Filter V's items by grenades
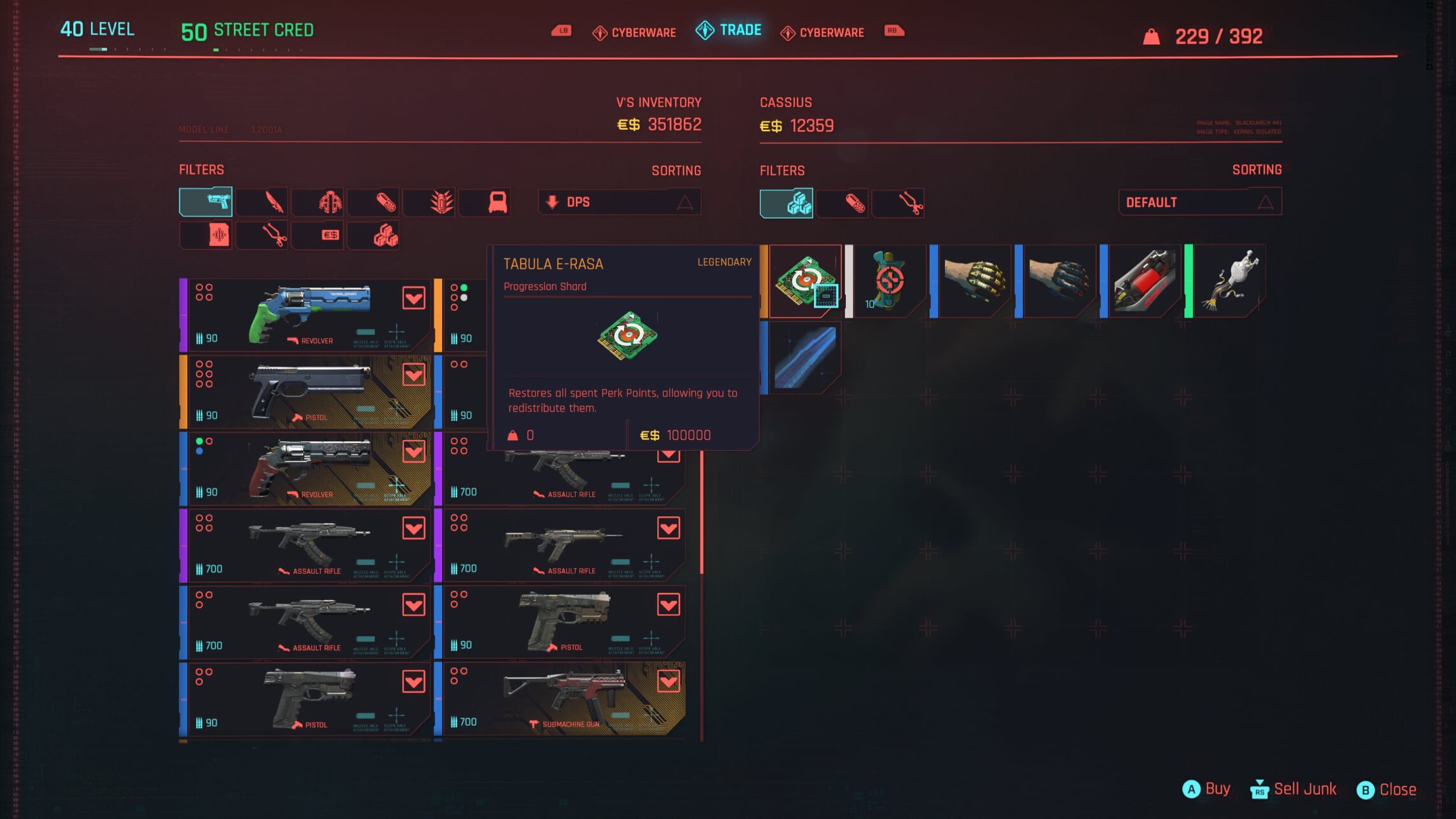This screenshot has height=819, width=1456. 429,201
